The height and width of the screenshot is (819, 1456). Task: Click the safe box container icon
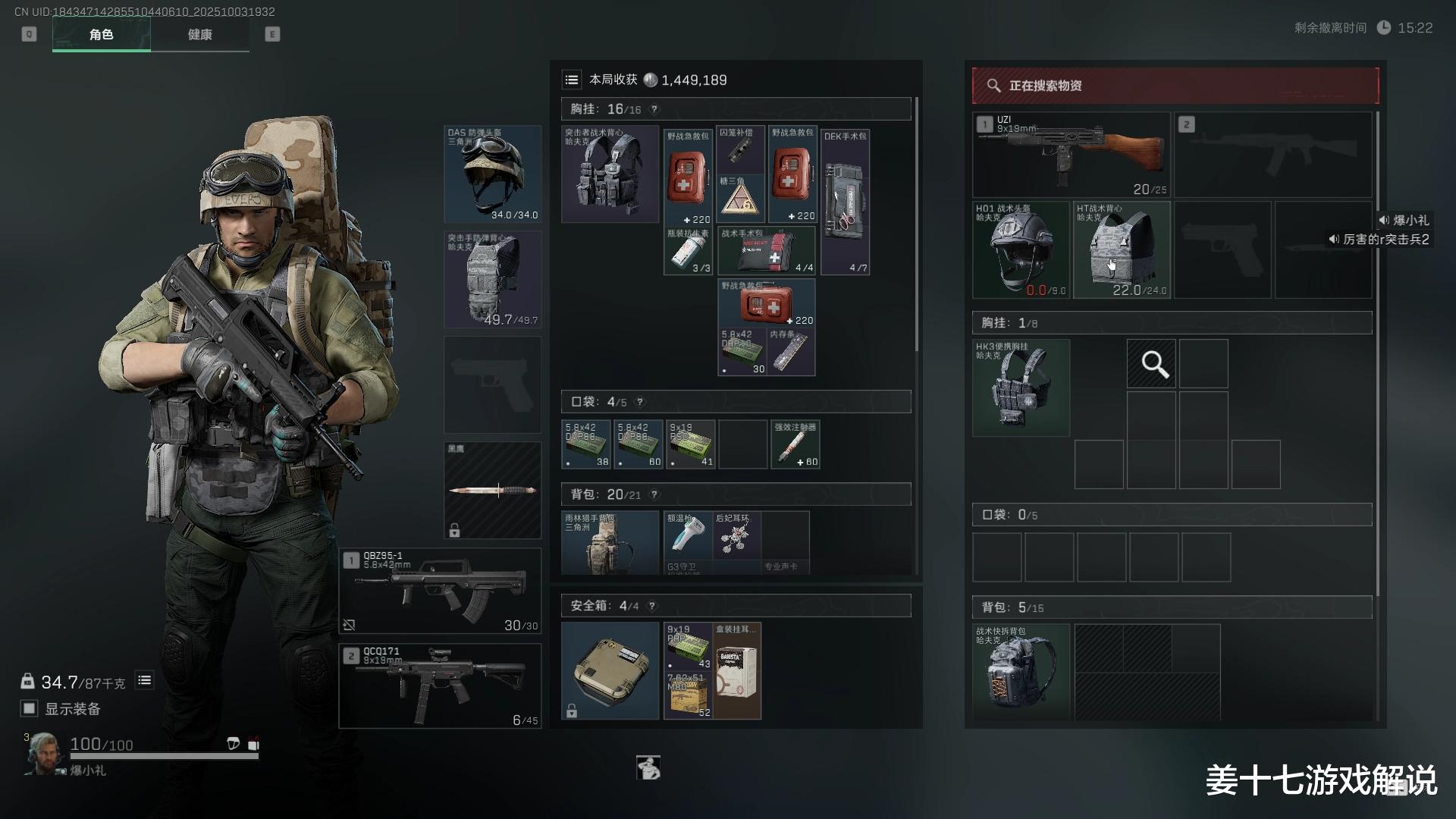click(610, 670)
